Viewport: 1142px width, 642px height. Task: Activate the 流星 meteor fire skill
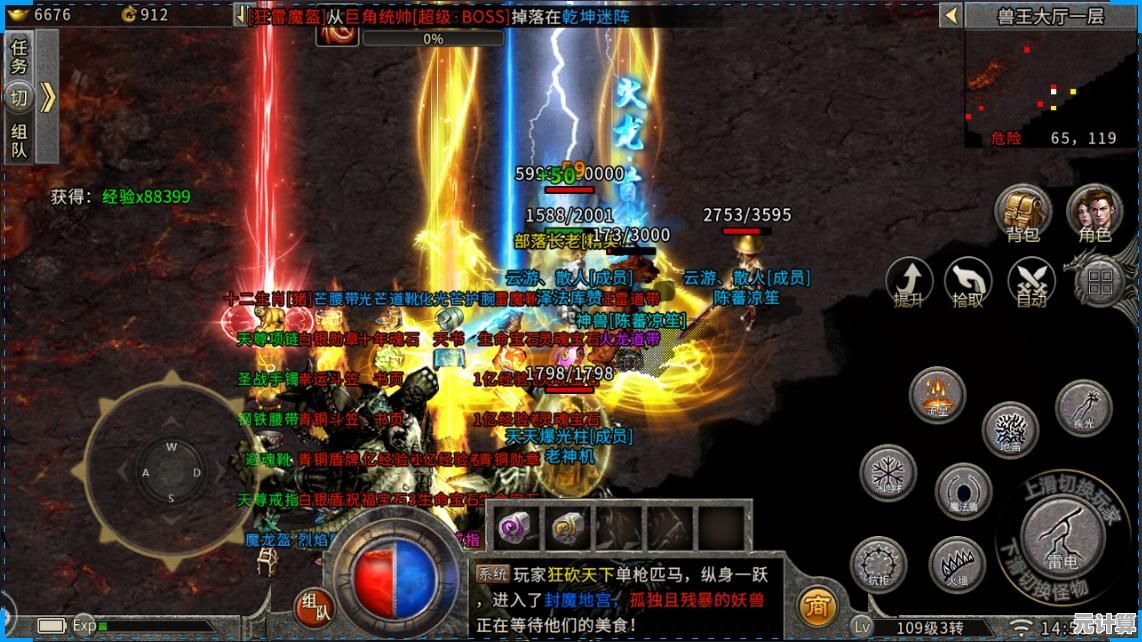[937, 394]
